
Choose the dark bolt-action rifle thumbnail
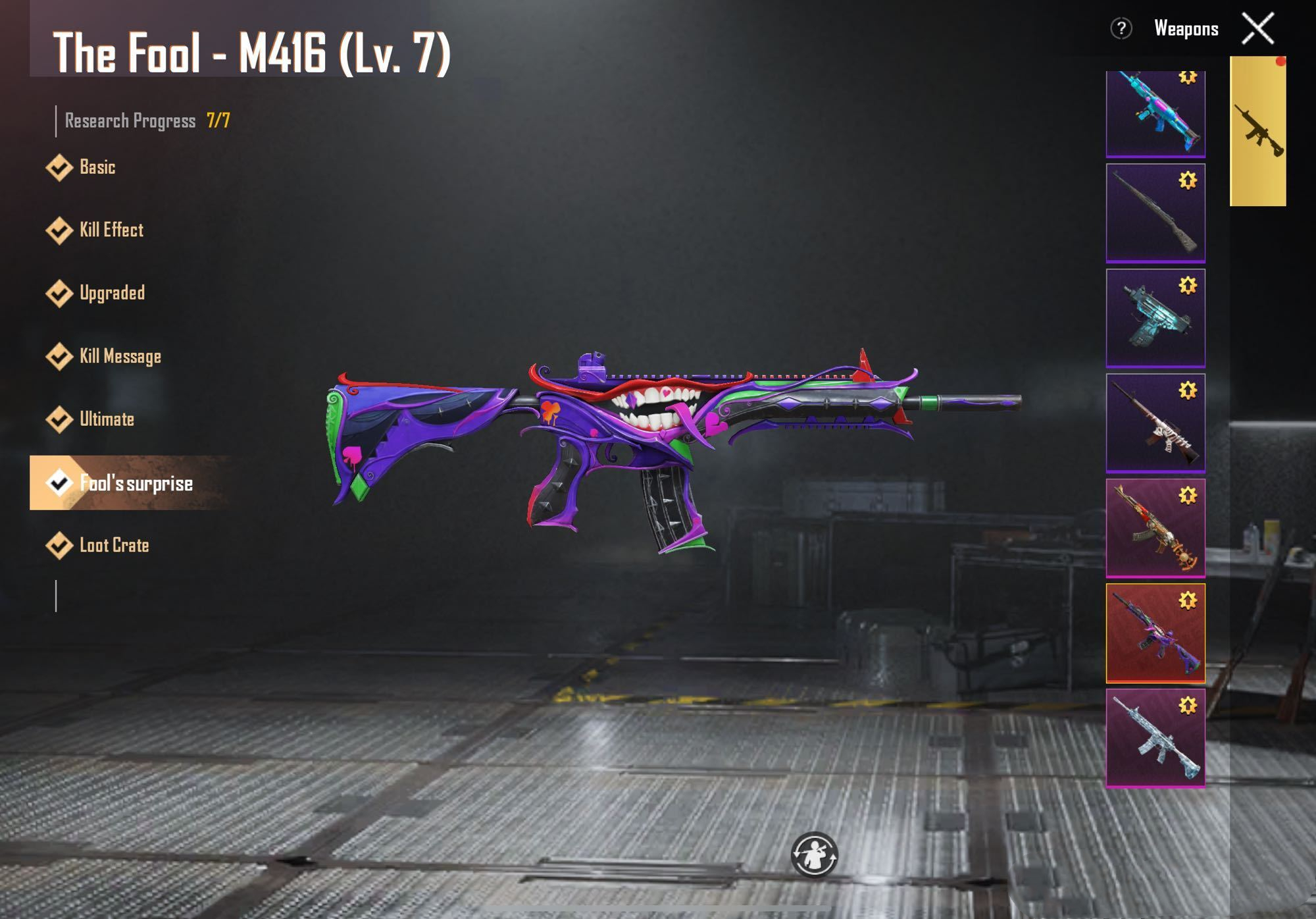pos(1155,213)
